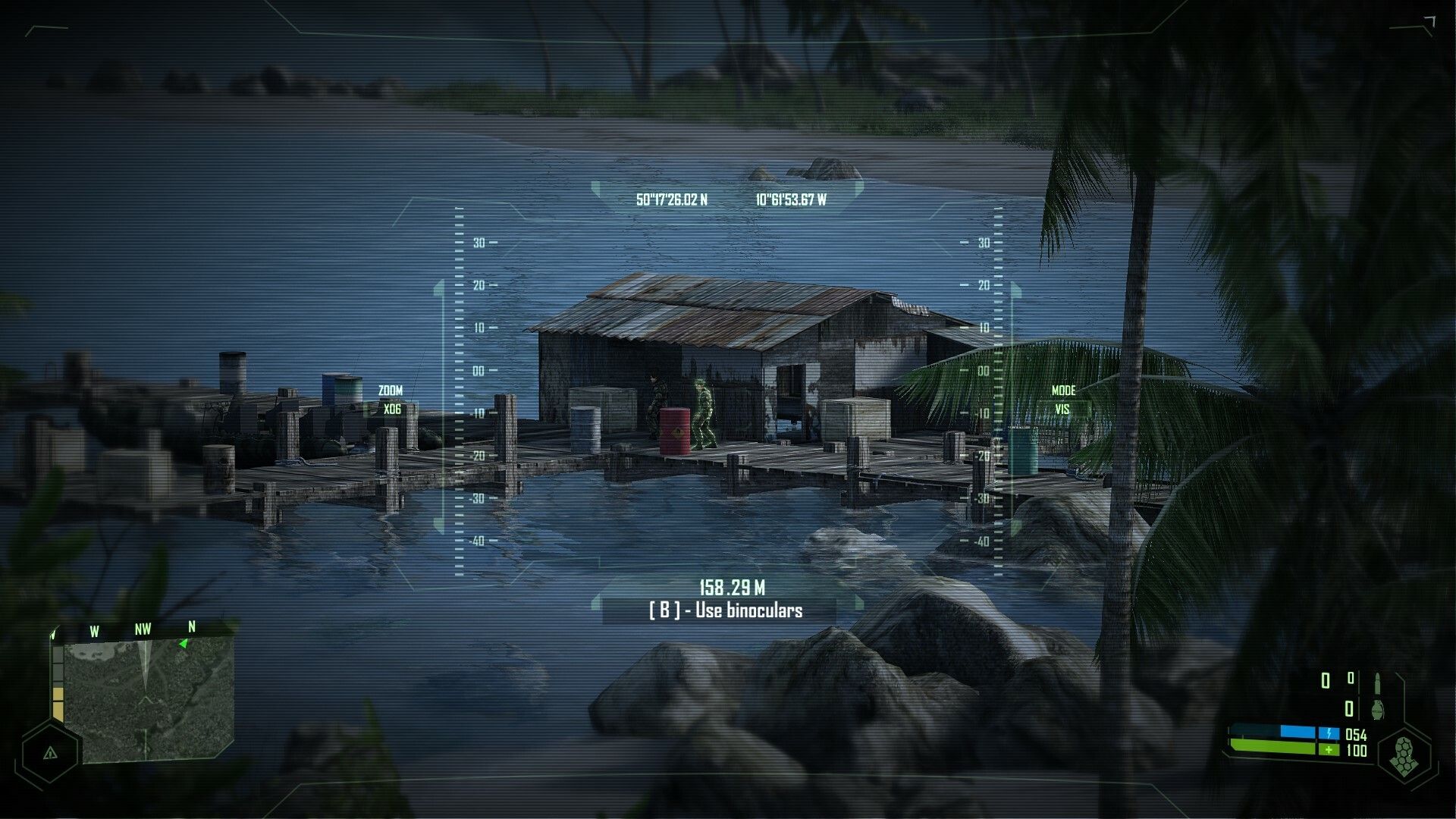Screen dimensions: 1456x819
Task: Select the ZOOM panel label
Action: pos(390,389)
